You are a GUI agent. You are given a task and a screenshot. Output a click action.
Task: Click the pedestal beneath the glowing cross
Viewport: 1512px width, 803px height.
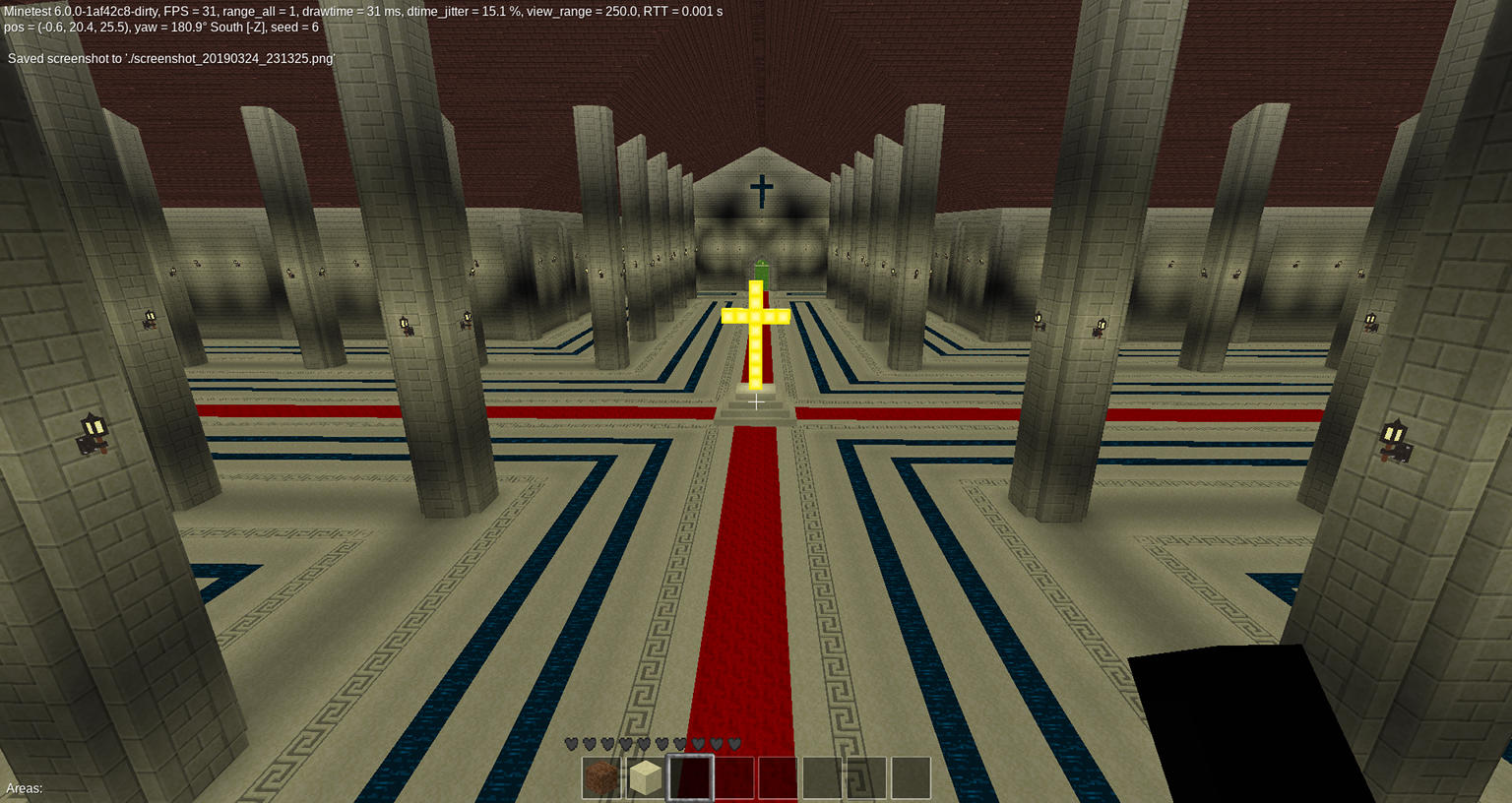point(756,403)
